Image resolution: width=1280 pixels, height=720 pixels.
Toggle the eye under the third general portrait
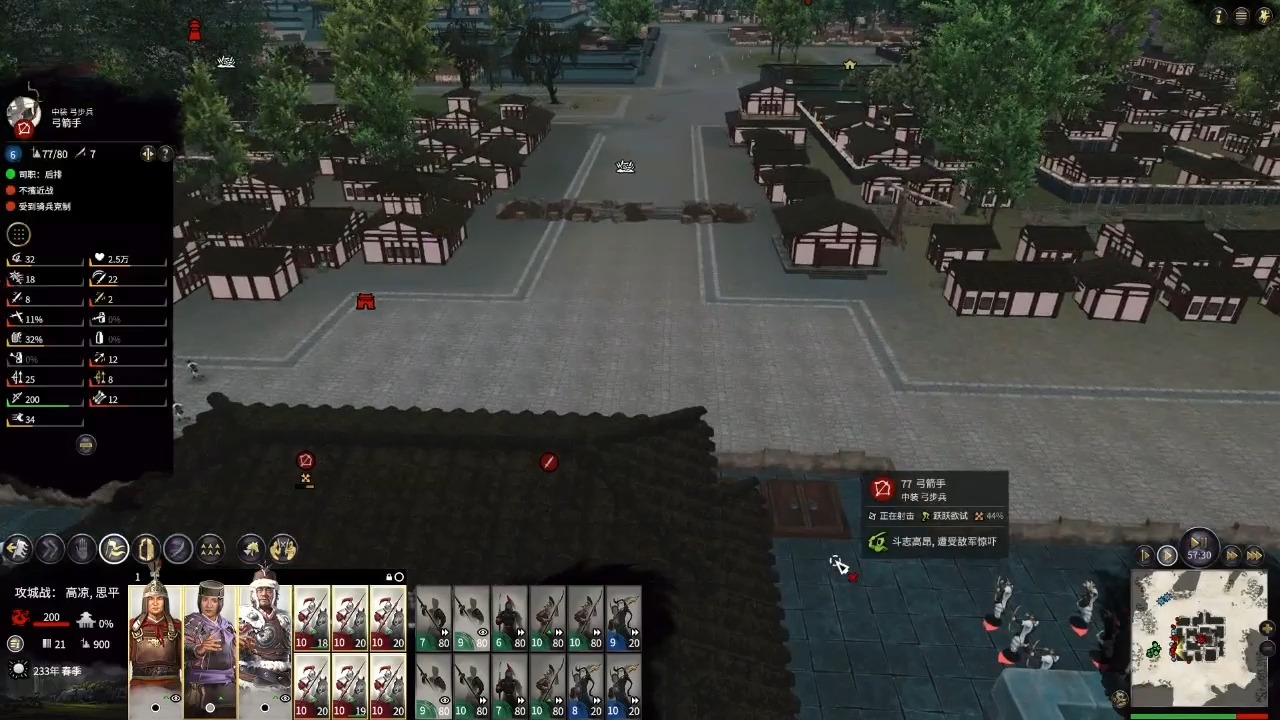(285, 697)
